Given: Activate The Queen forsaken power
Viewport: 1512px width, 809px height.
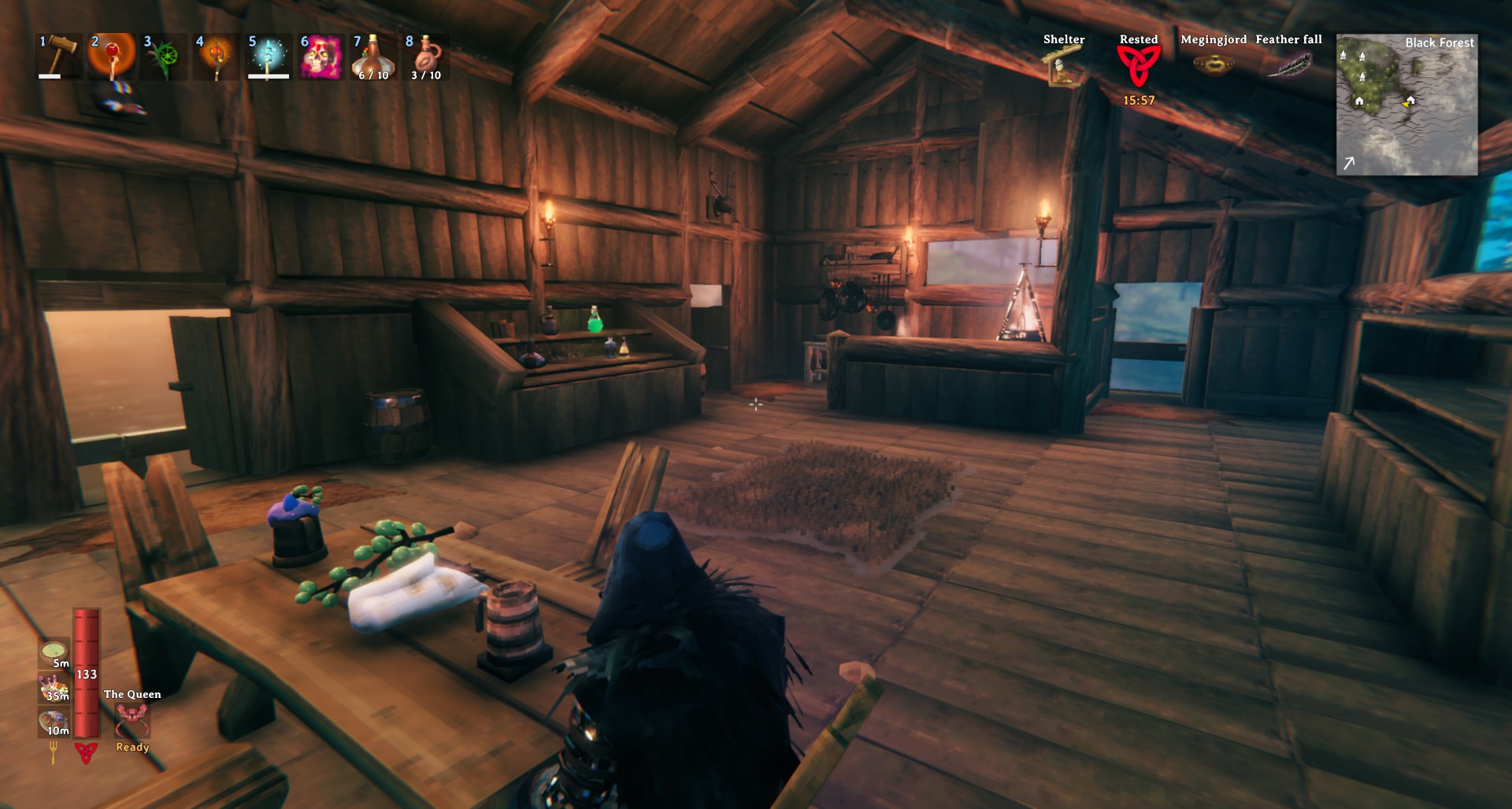Looking at the screenshot, I should [132, 718].
